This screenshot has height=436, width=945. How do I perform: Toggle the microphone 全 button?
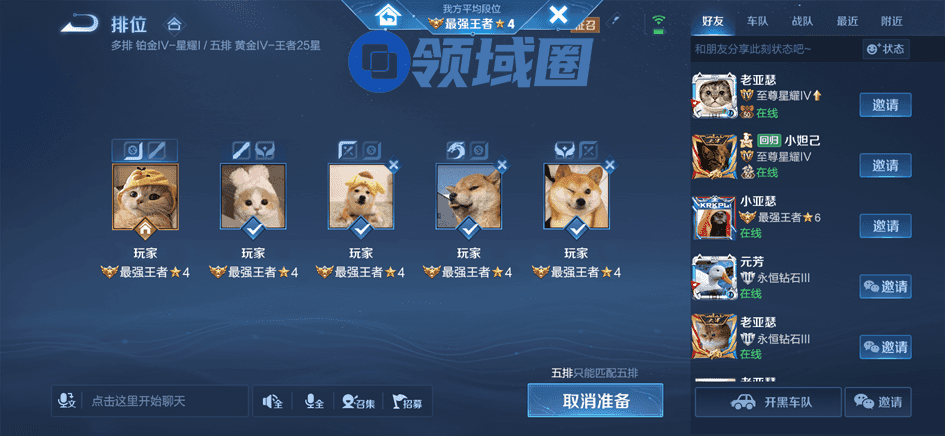coord(313,402)
